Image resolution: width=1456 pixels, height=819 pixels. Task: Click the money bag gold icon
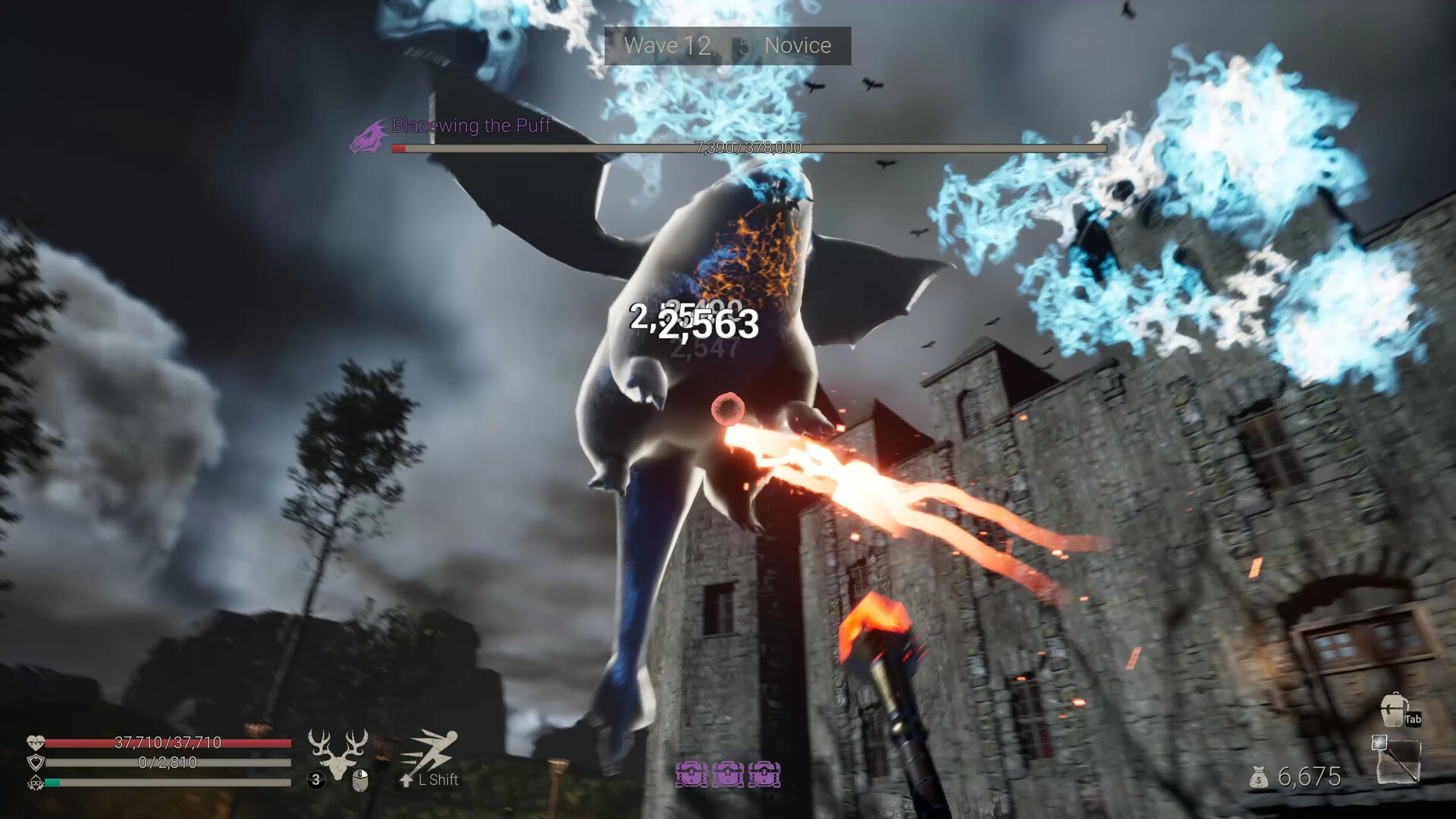[x=1259, y=777]
